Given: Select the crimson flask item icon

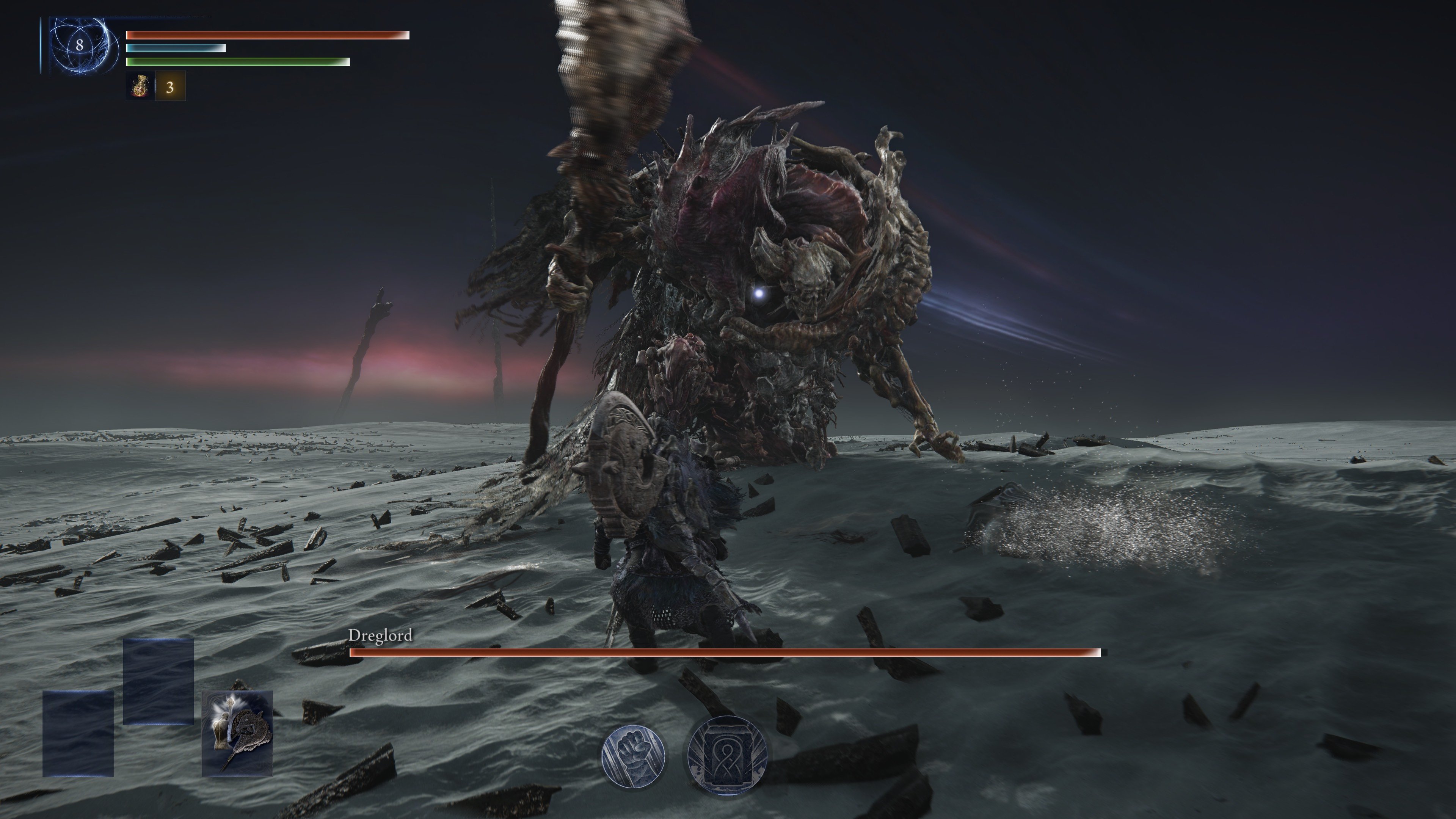Looking at the screenshot, I should pos(140,86).
